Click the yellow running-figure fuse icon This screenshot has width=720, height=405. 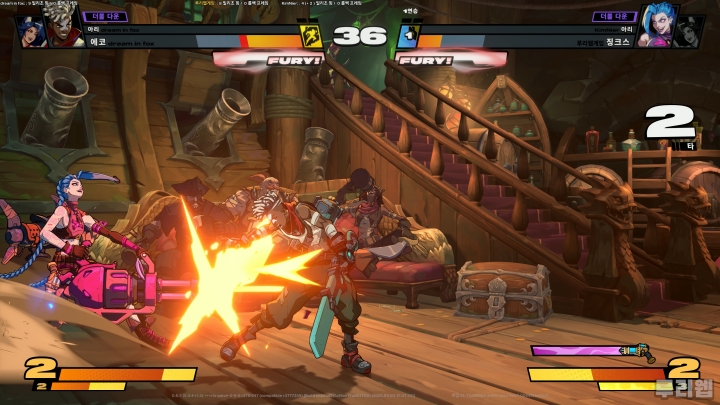[x=311, y=37]
